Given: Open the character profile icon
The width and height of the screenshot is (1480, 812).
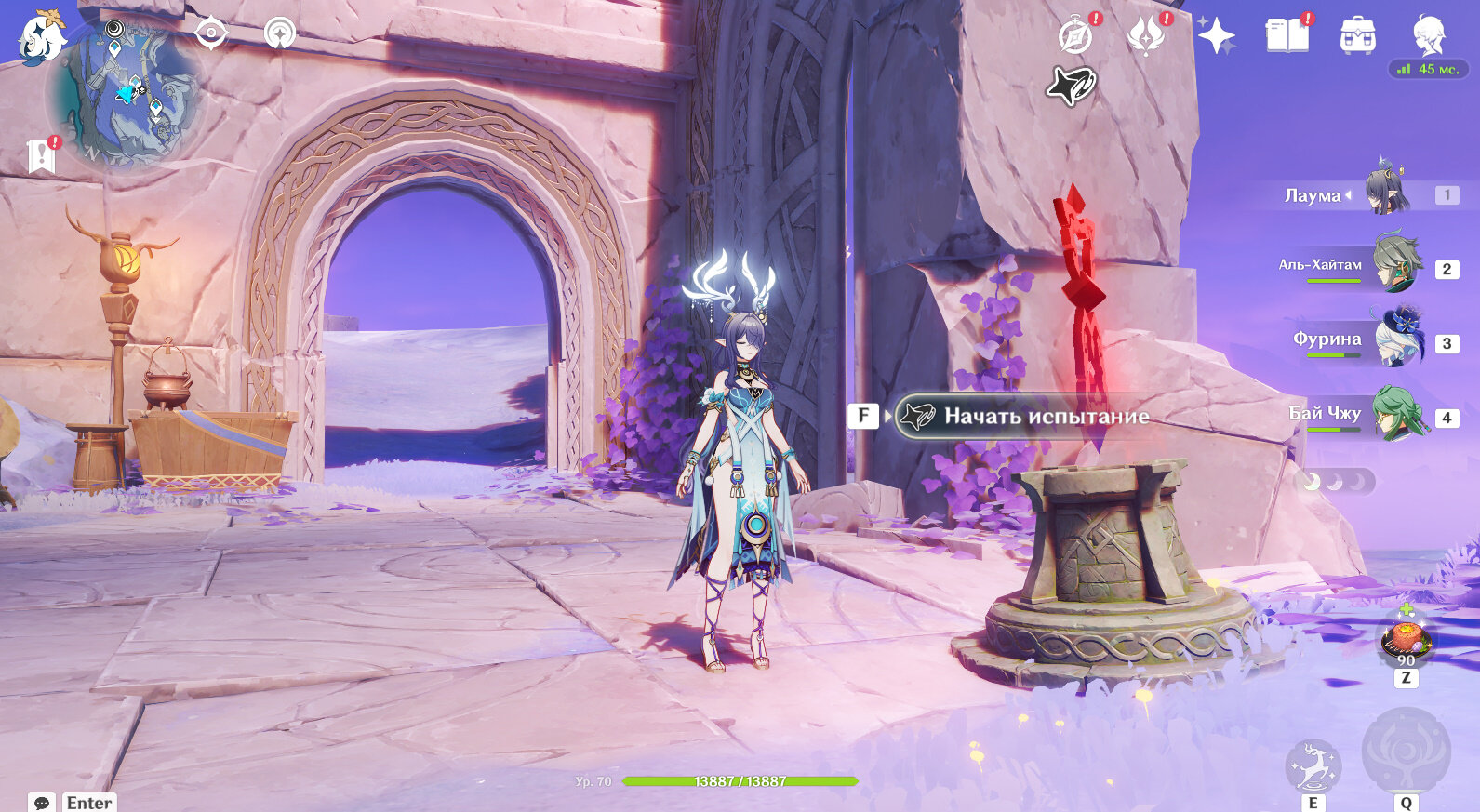Looking at the screenshot, I should [x=1428, y=36].
